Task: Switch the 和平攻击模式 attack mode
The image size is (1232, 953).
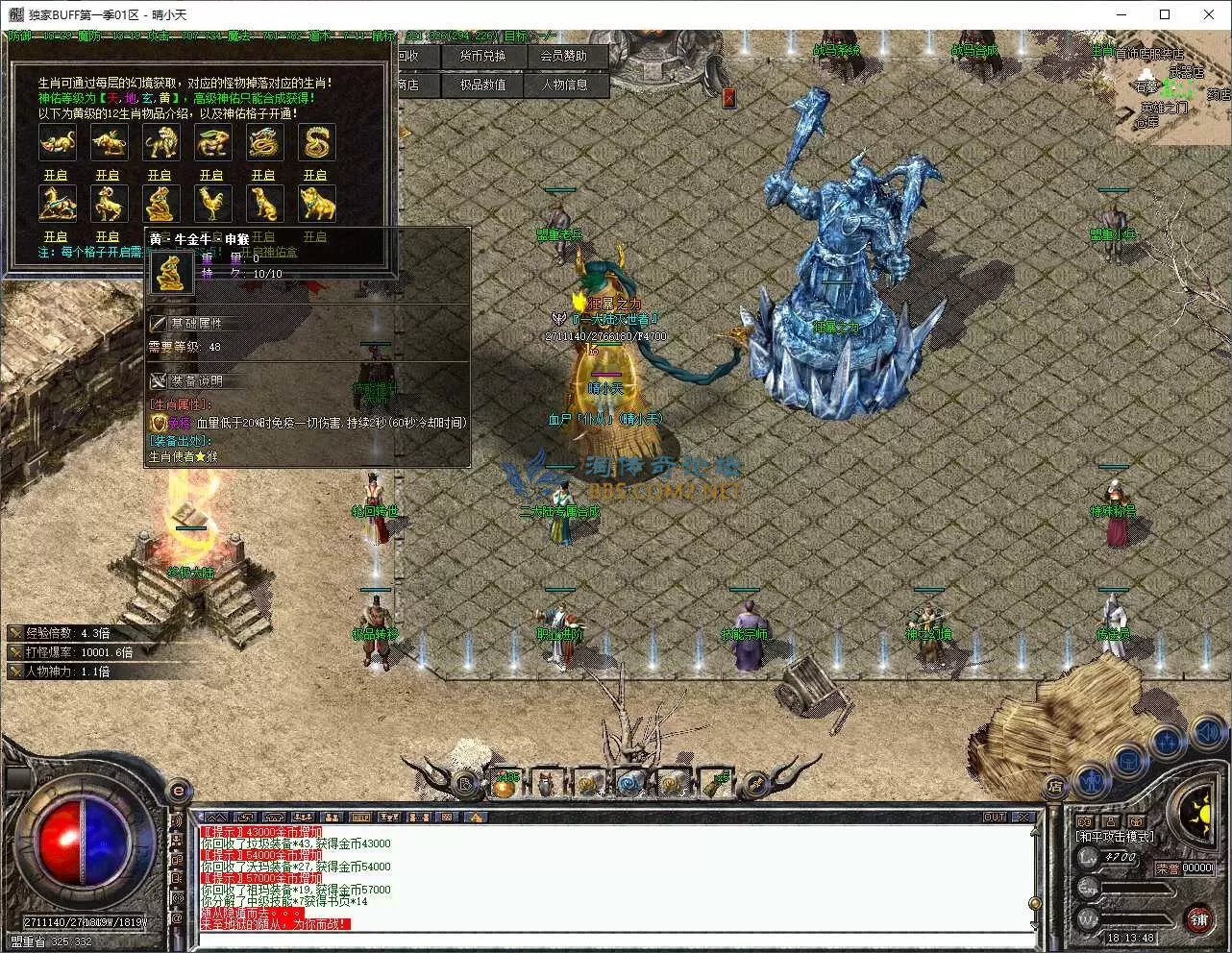Action: pos(1116,837)
